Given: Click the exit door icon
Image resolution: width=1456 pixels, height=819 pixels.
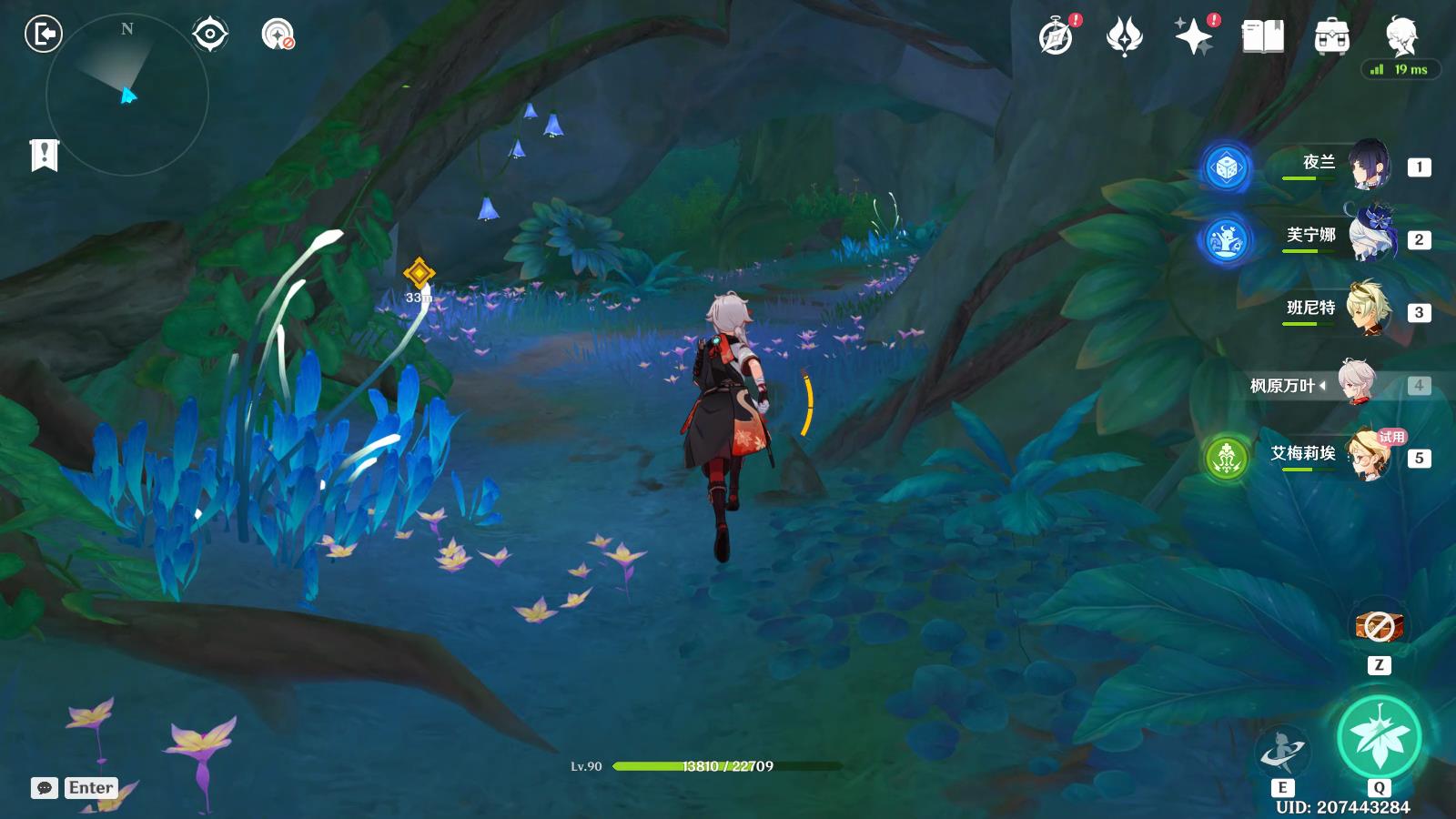Looking at the screenshot, I should (x=43, y=35).
